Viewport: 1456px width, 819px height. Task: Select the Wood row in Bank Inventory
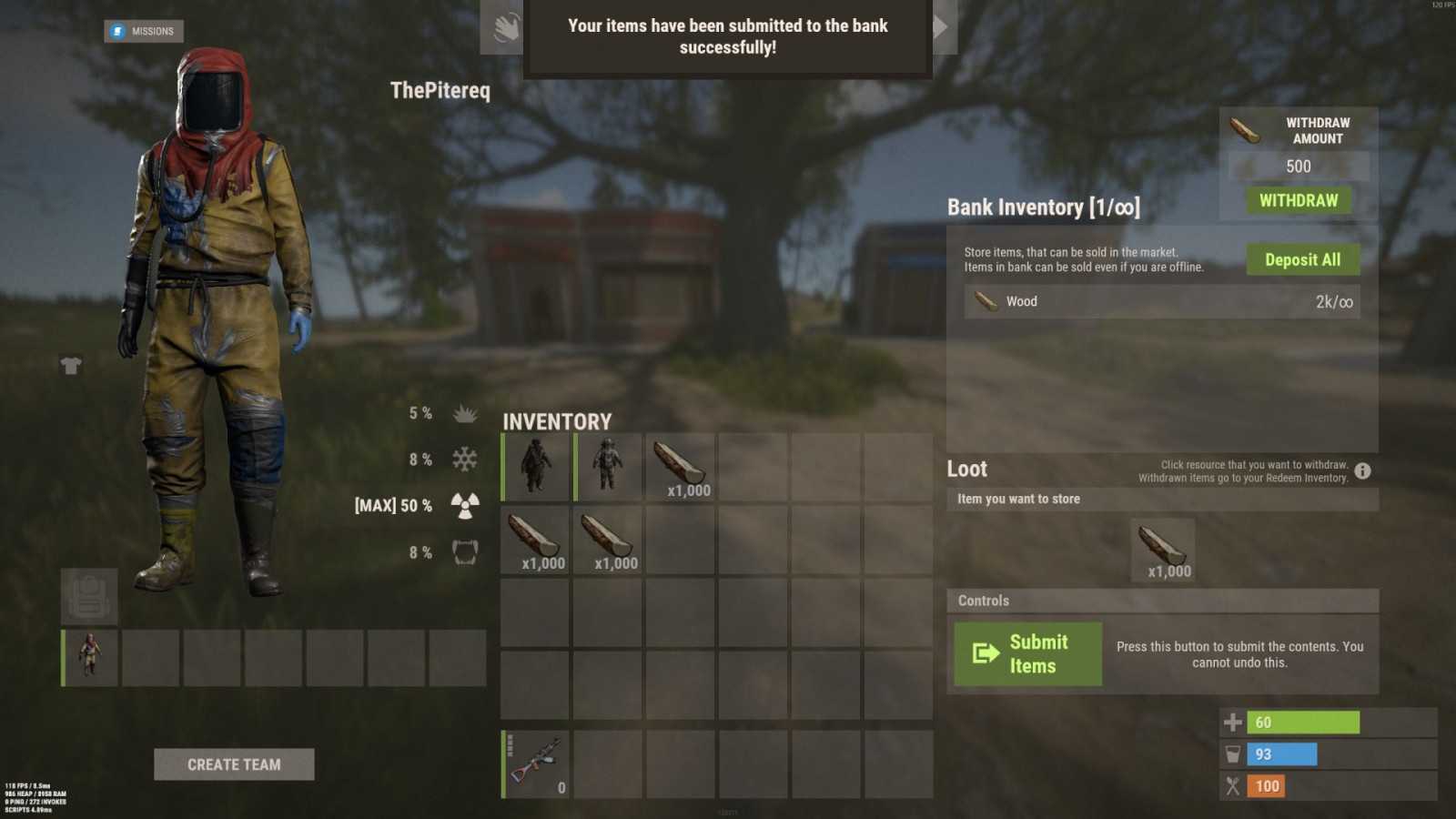coord(1162,301)
